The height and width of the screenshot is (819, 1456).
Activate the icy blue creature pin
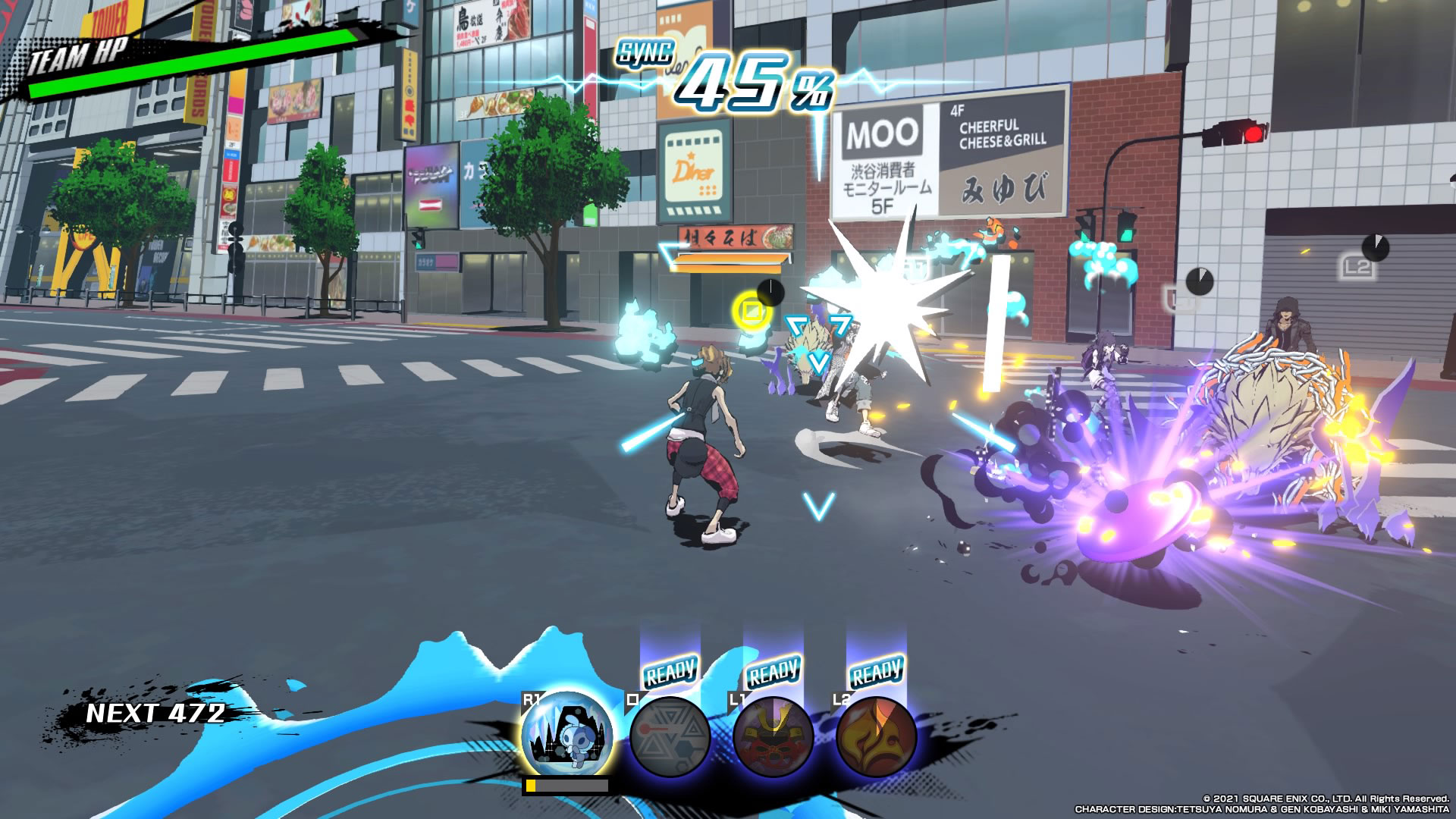coord(566,734)
